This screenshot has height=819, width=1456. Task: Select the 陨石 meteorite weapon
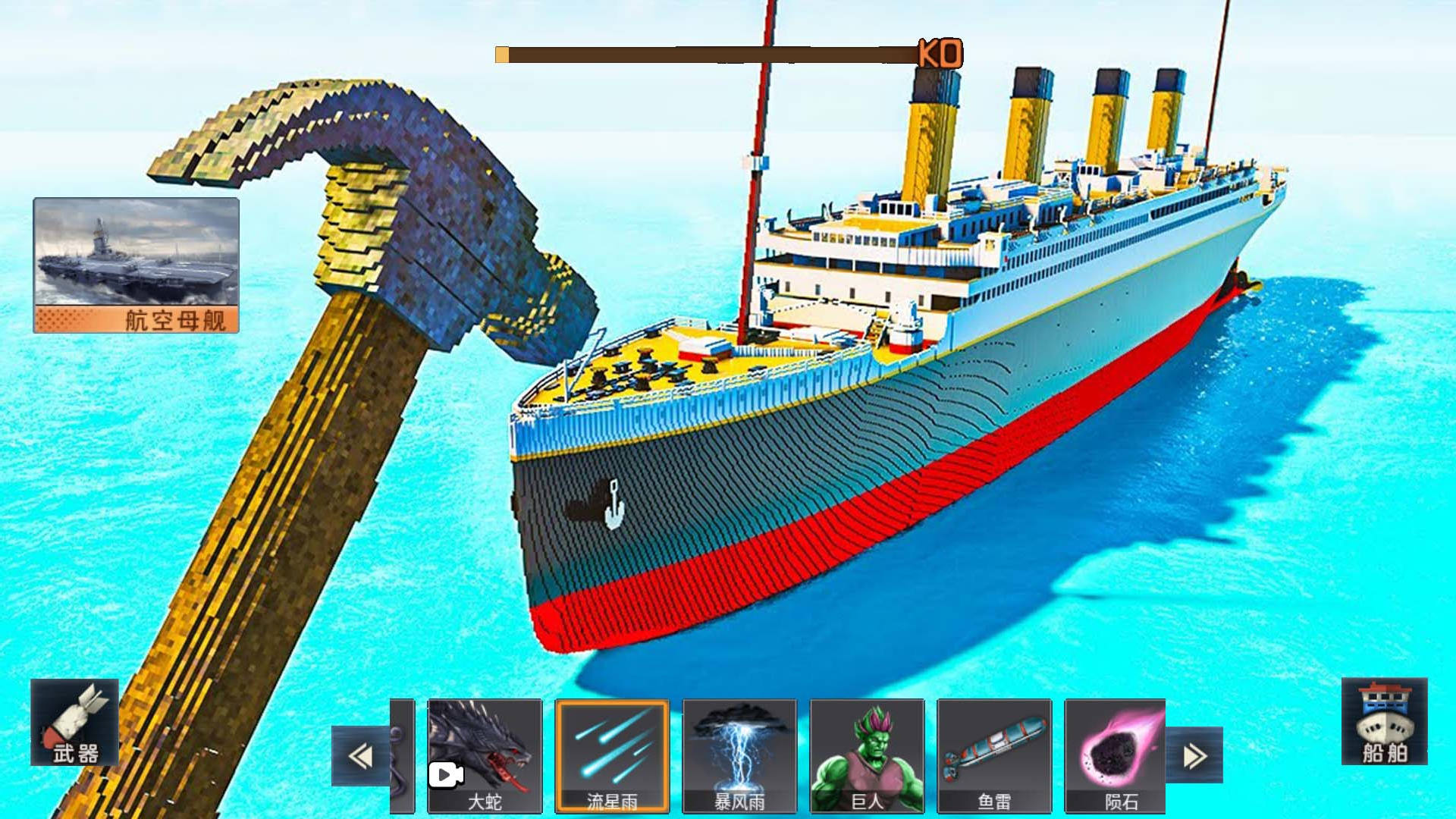click(1116, 755)
